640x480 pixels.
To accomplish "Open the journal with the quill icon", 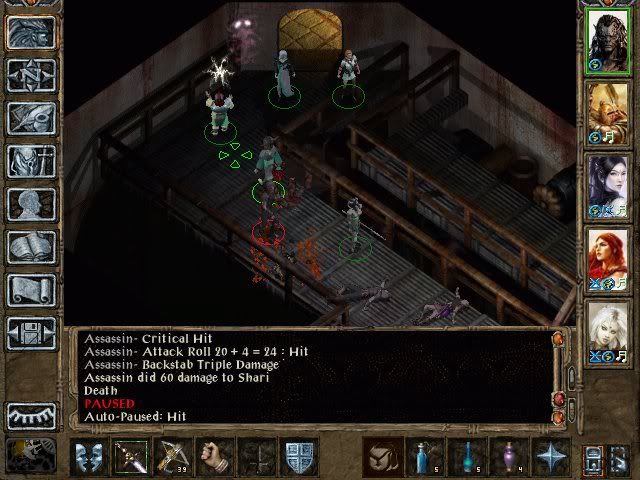I will [x=31, y=117].
